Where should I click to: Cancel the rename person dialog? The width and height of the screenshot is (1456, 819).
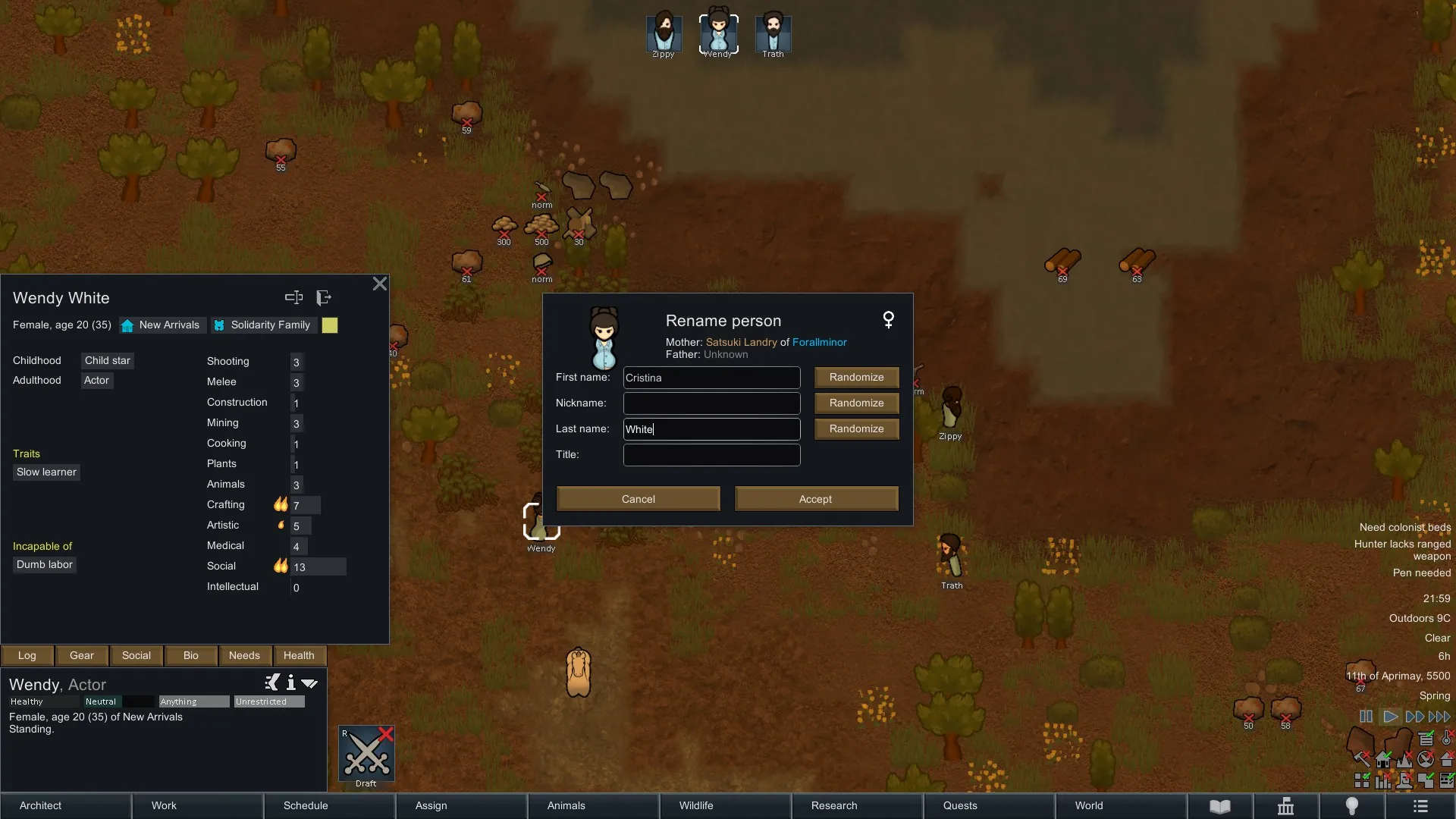(638, 499)
